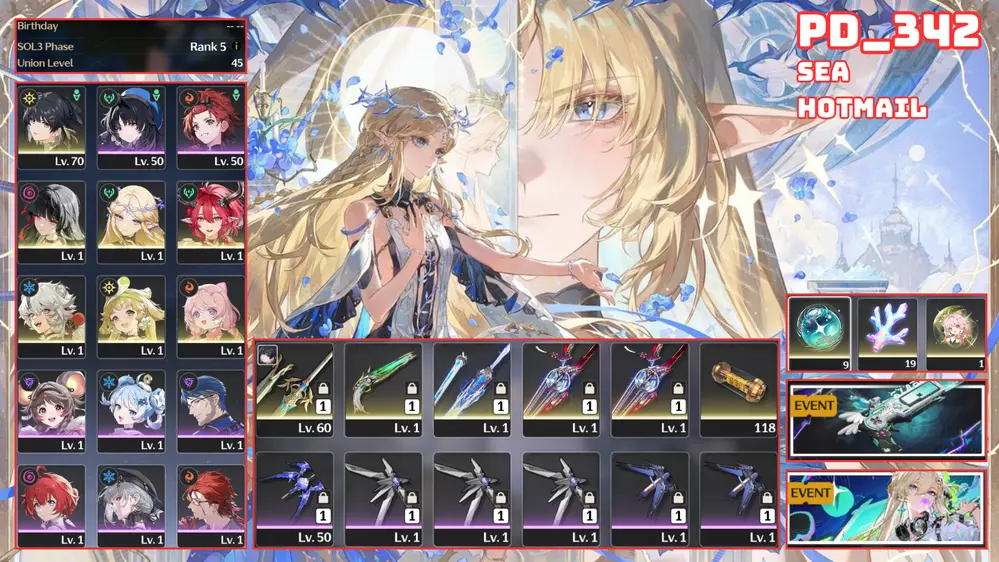Image resolution: width=999 pixels, height=562 pixels.
Task: Choose the pink-haired girl character tile
Action: tap(210, 317)
